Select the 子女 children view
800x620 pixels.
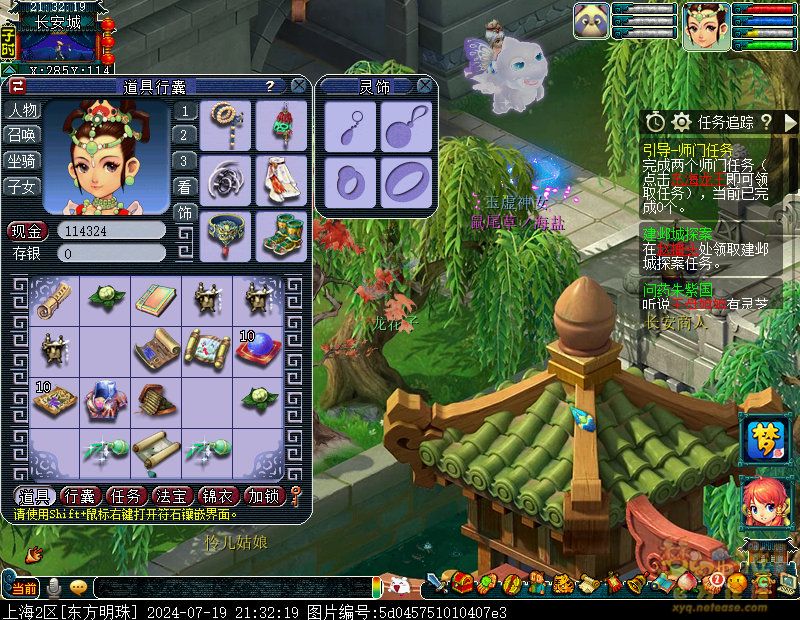click(22, 186)
